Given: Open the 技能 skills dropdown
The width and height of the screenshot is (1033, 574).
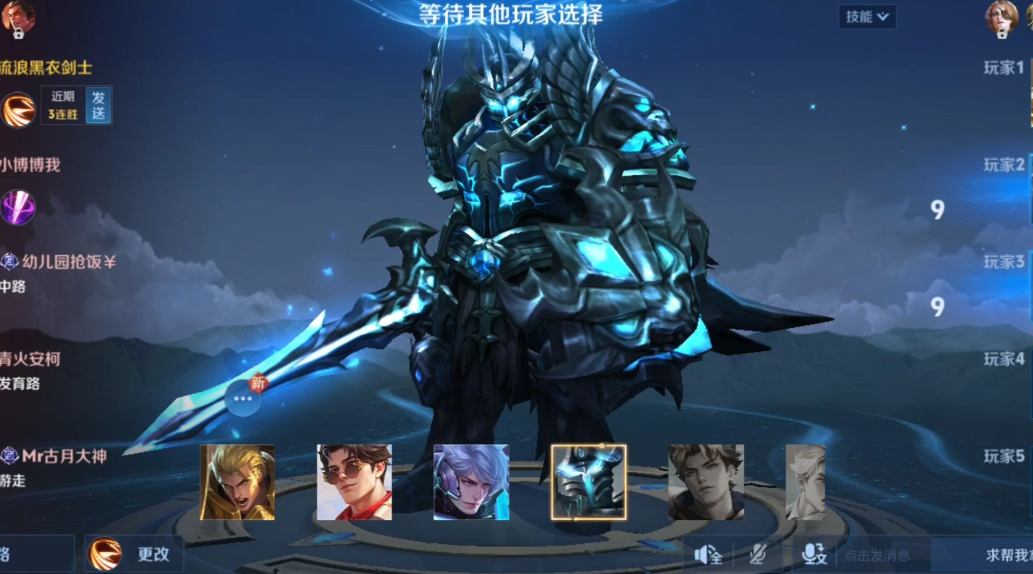Looking at the screenshot, I should pos(866,16).
